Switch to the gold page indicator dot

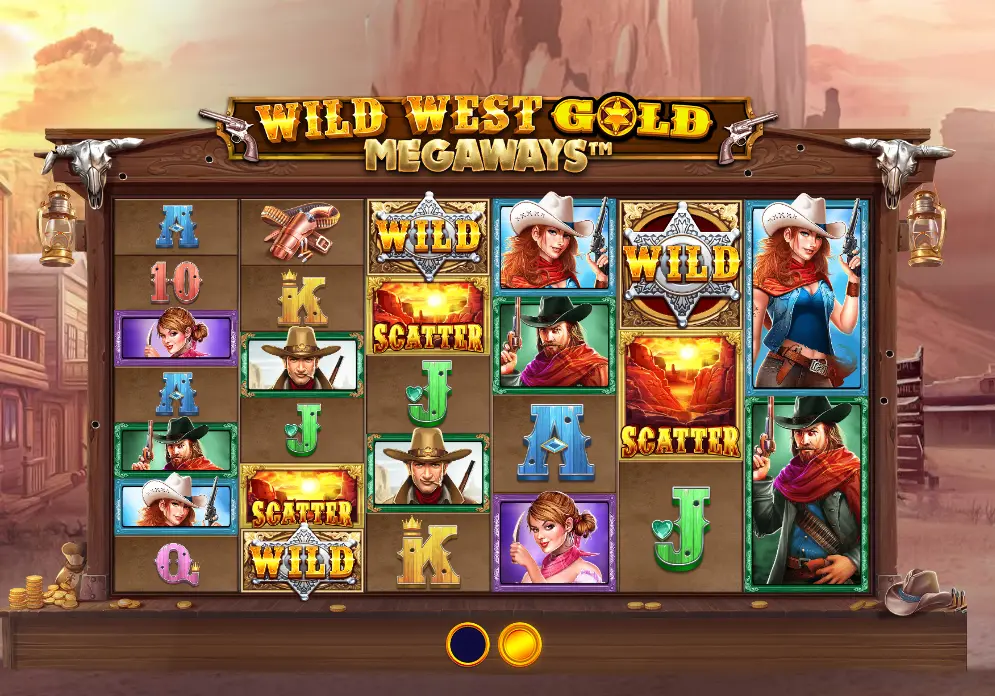click(519, 644)
